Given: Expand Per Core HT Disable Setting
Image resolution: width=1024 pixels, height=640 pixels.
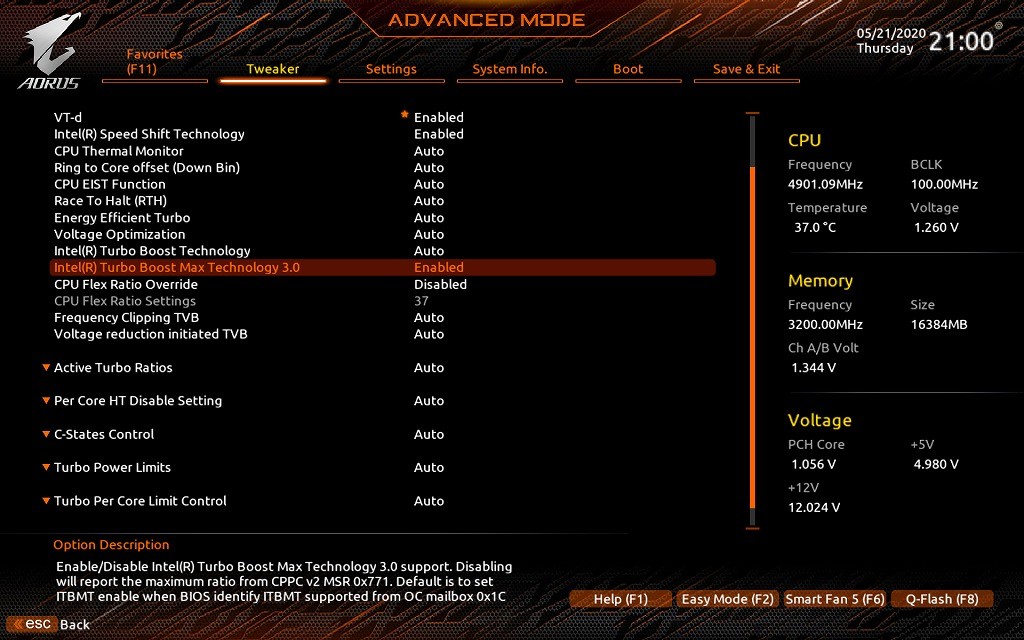Looking at the screenshot, I should (138, 400).
